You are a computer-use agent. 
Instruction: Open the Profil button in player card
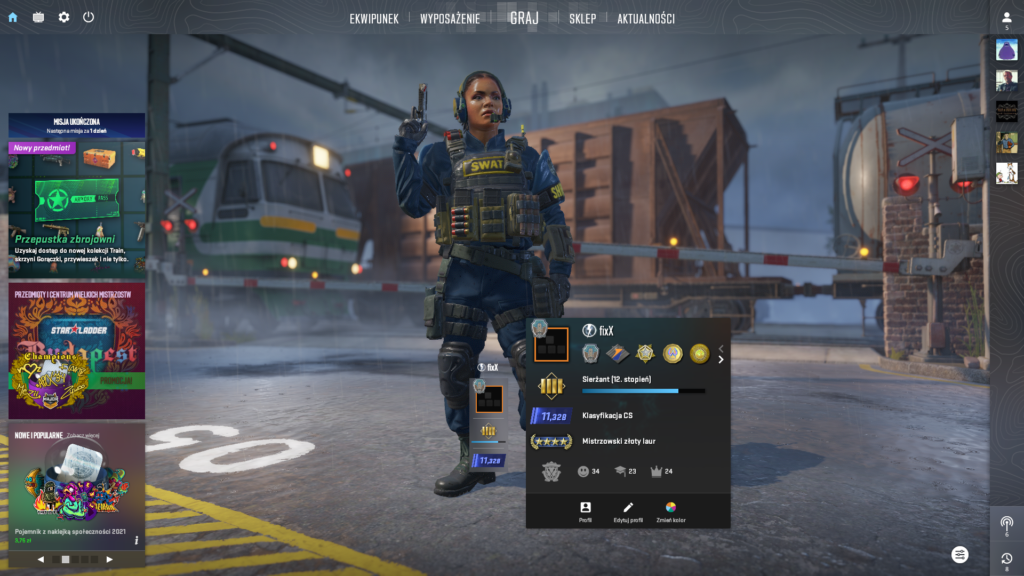pos(585,511)
